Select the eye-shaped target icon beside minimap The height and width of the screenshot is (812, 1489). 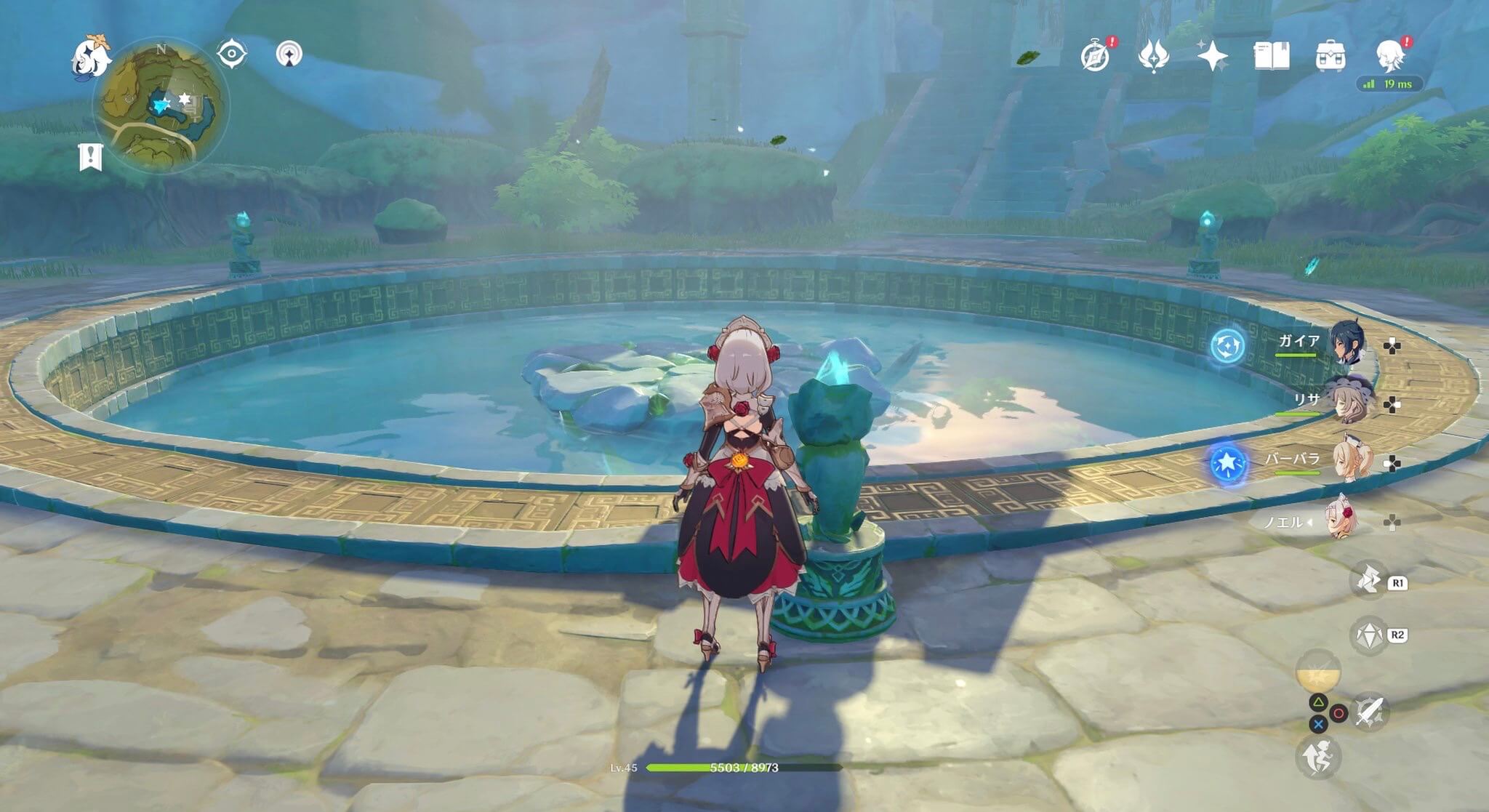click(232, 55)
